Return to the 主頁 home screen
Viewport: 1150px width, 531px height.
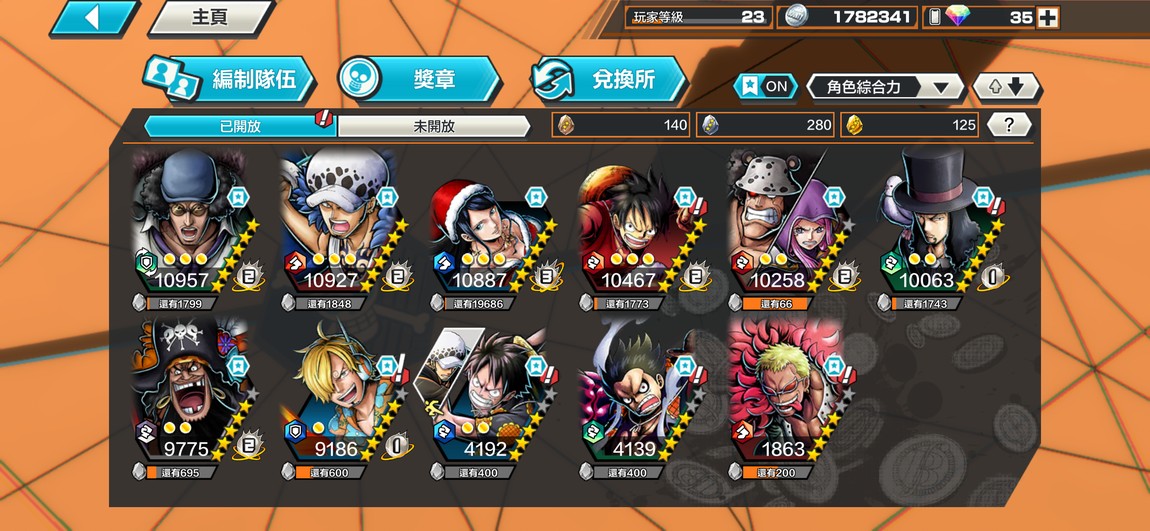(211, 17)
